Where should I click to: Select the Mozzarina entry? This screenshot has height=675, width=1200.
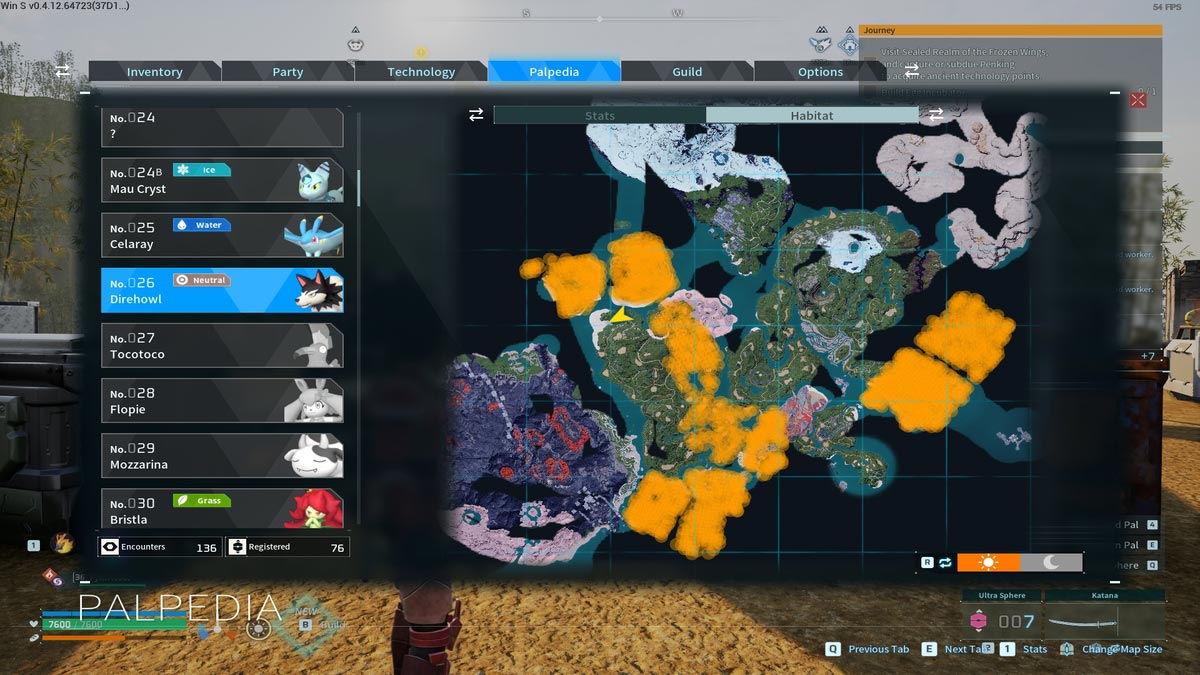pos(222,456)
